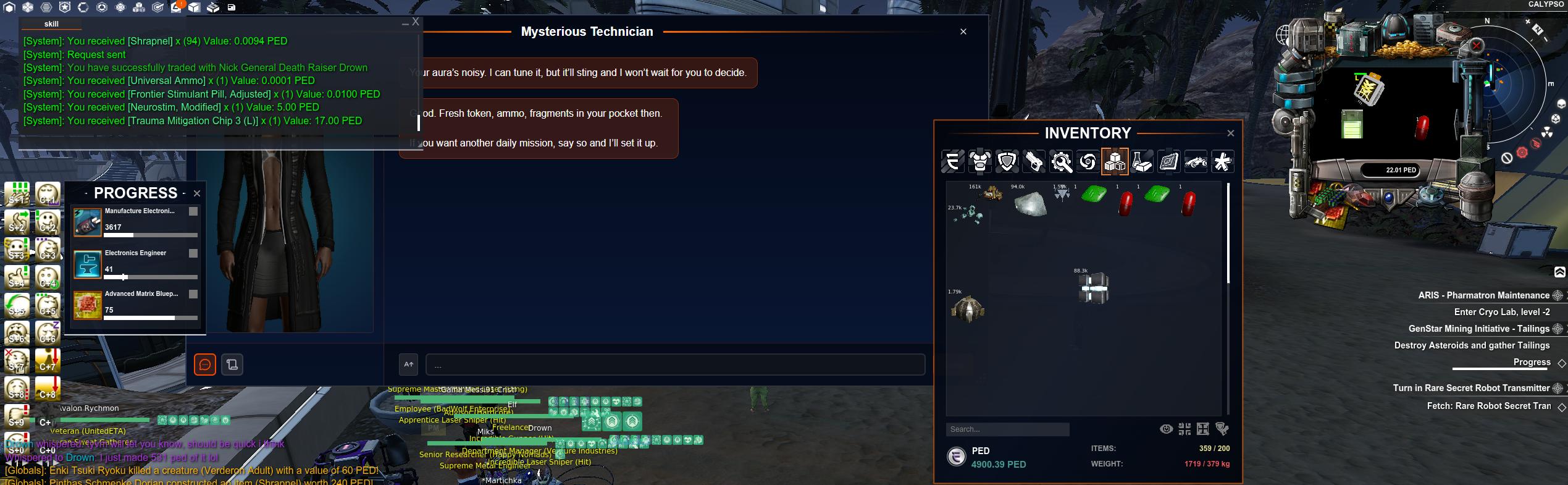Switch to the armor inventory tab
This screenshot has width=1568, height=485.
pos(980,162)
